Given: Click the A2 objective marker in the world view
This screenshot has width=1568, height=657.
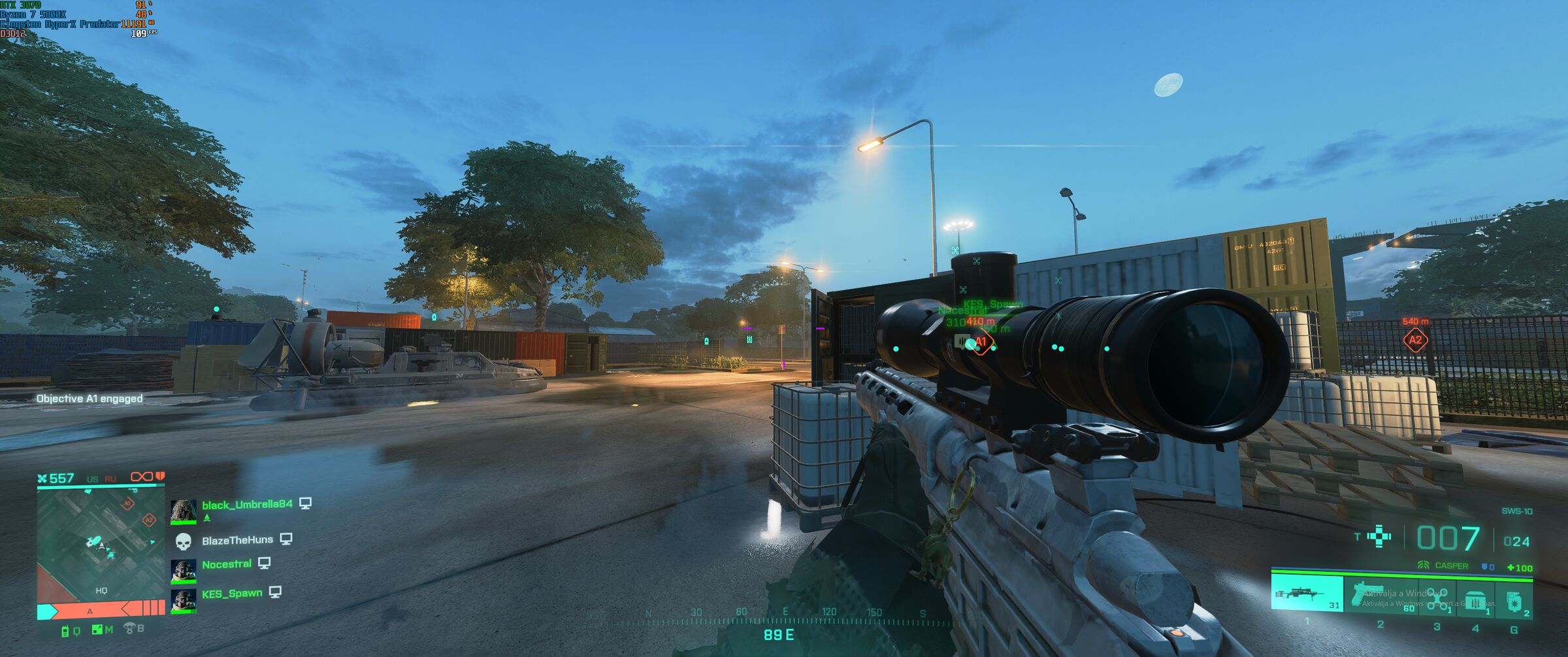Looking at the screenshot, I should (x=1415, y=340).
